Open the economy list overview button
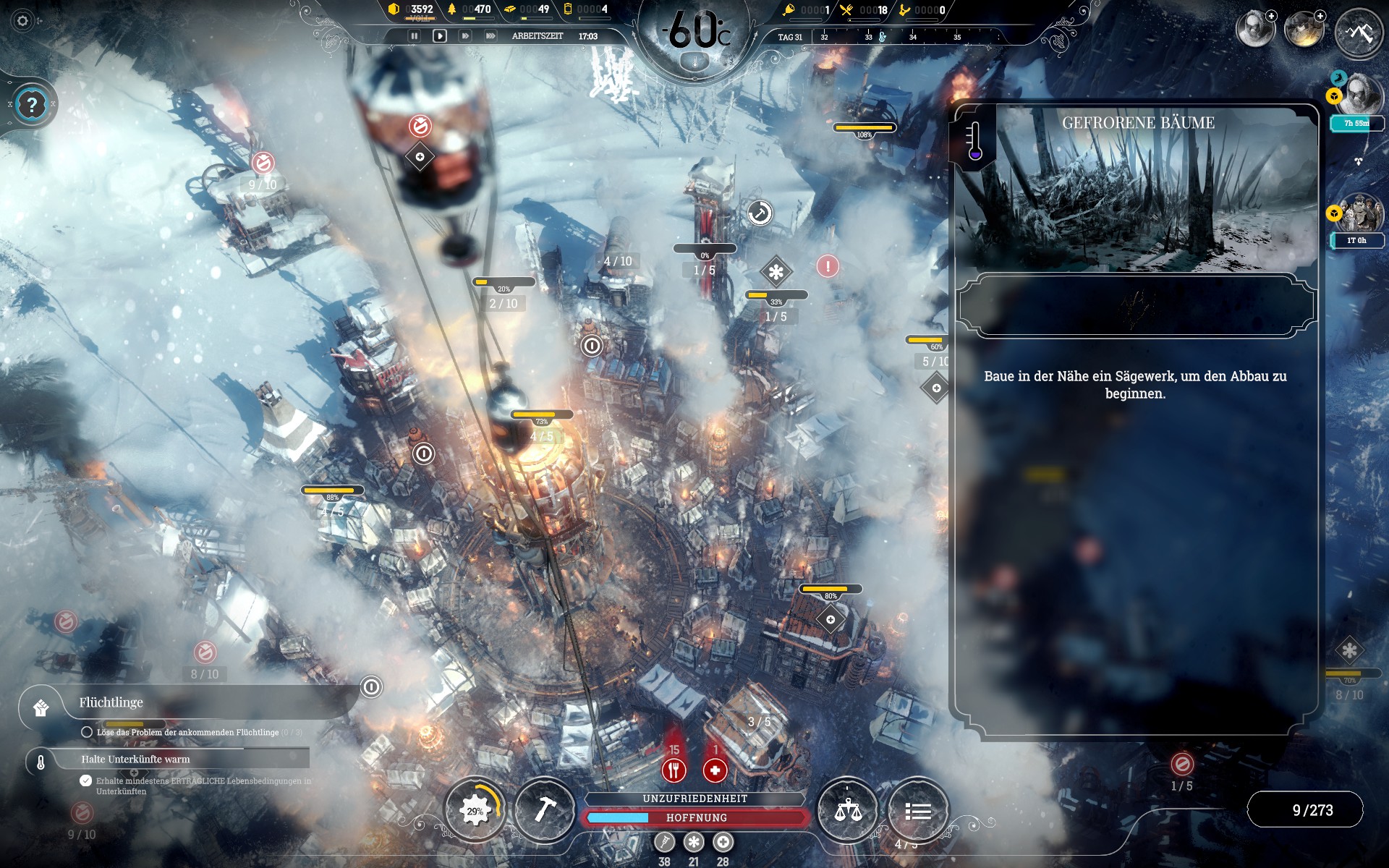 click(917, 811)
